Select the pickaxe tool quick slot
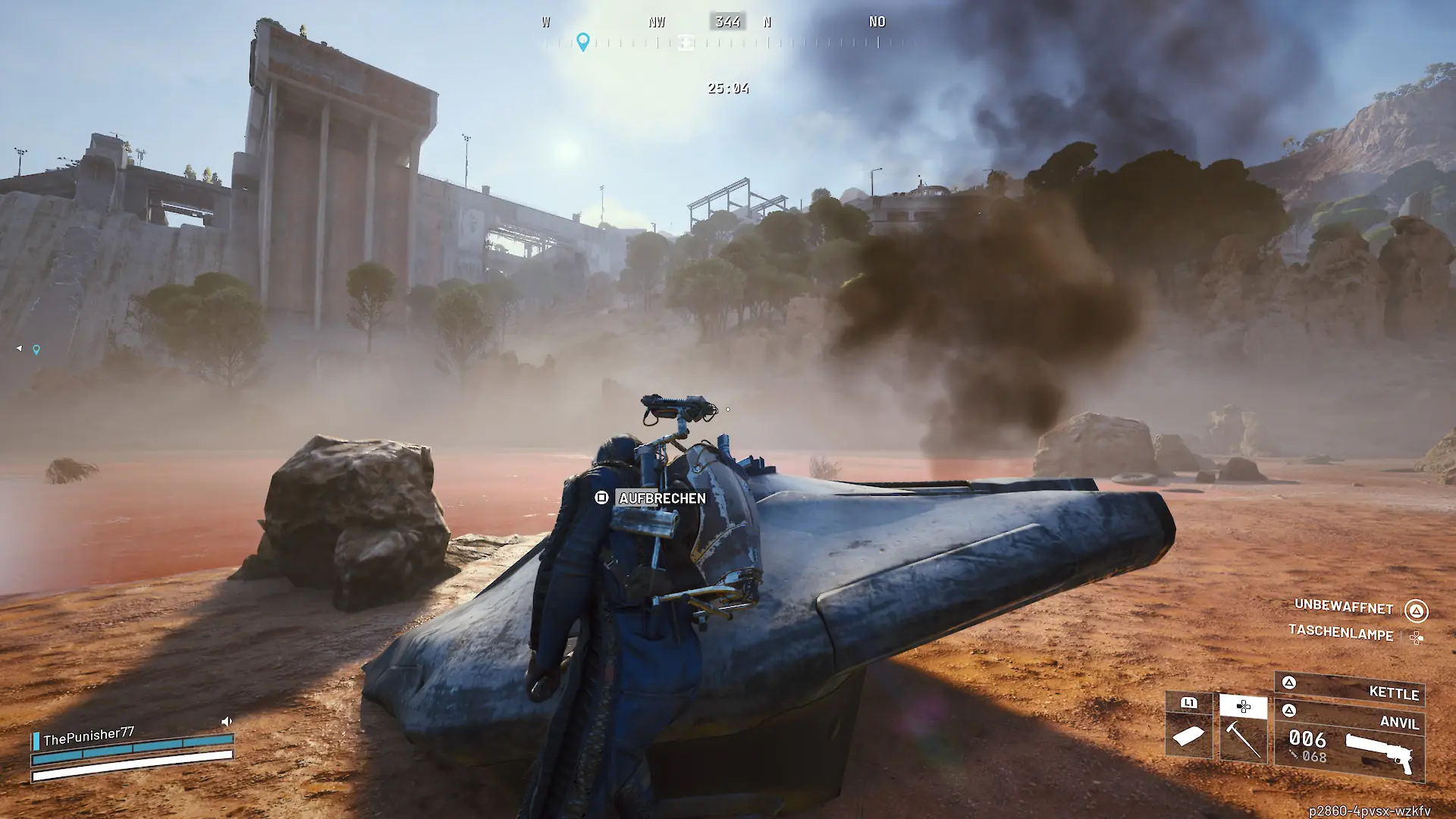Image resolution: width=1456 pixels, height=819 pixels. click(x=1243, y=730)
